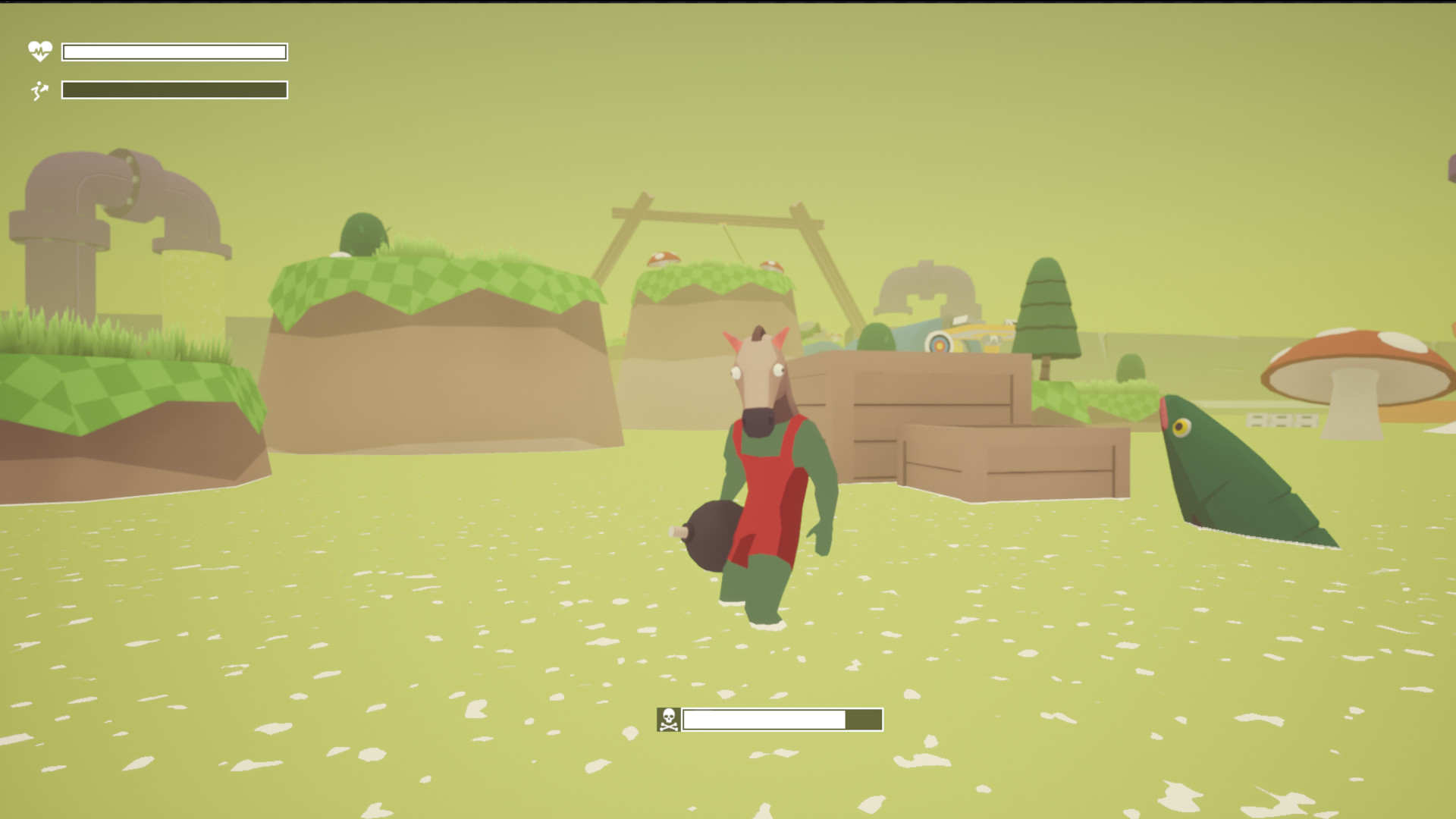Select the running stamina icon
This screenshot has width=1456, height=819.
pos(39,91)
